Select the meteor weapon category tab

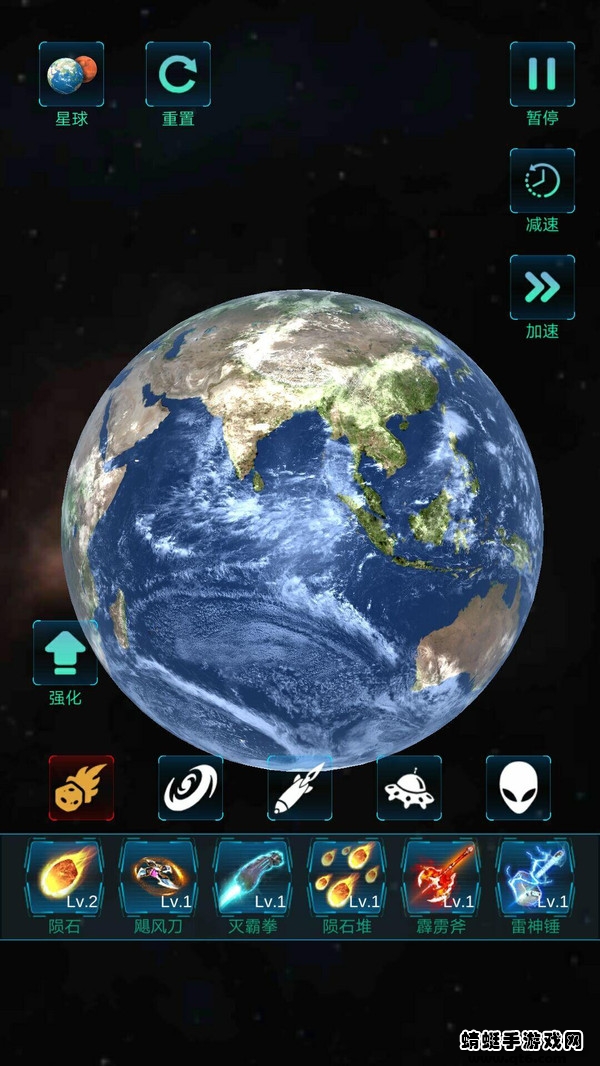click(x=81, y=788)
